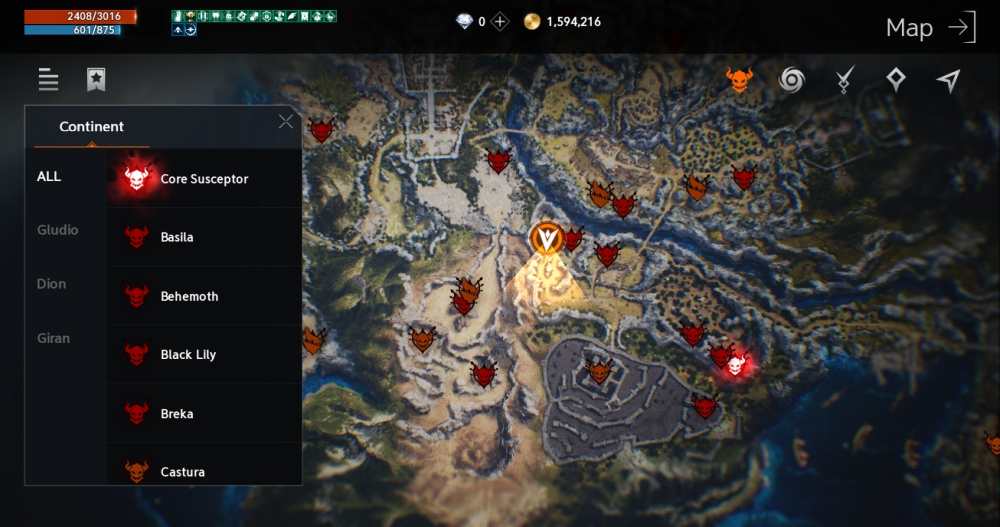Choose Basila from the boss list
Image resolution: width=1000 pixels, height=527 pixels.
click(177, 238)
